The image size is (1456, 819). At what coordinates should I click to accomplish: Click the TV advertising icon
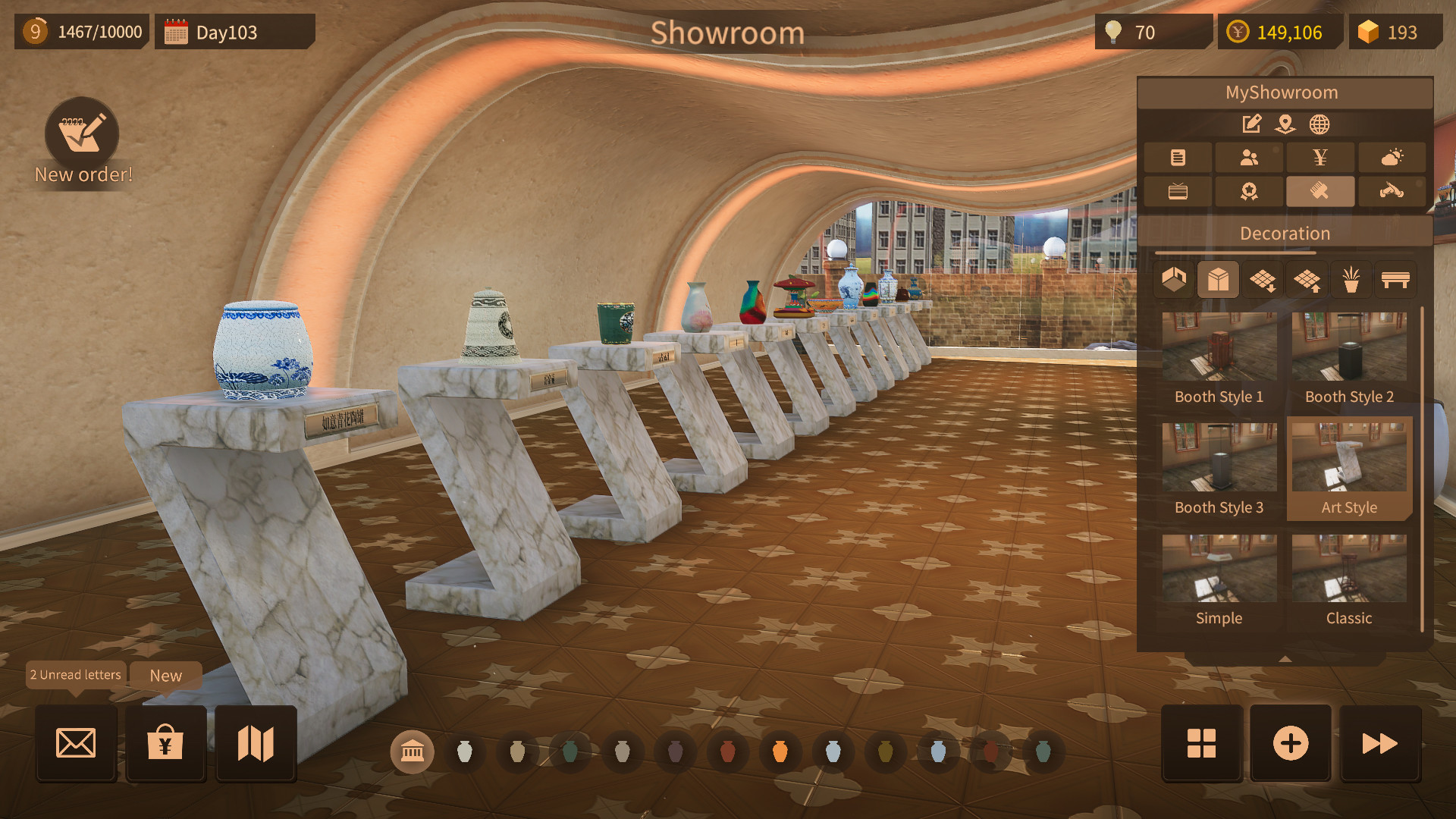click(x=1178, y=191)
